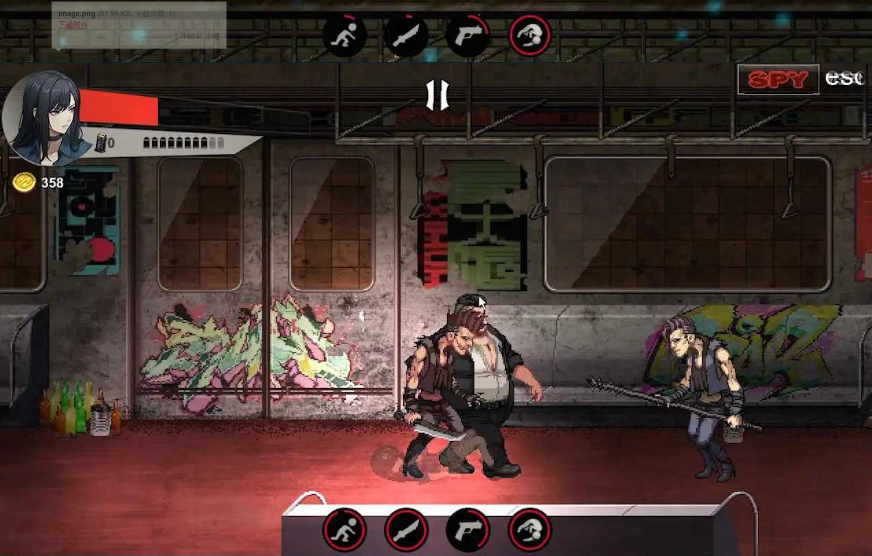
Task: Pause the game with the pause button
Action: point(437,95)
